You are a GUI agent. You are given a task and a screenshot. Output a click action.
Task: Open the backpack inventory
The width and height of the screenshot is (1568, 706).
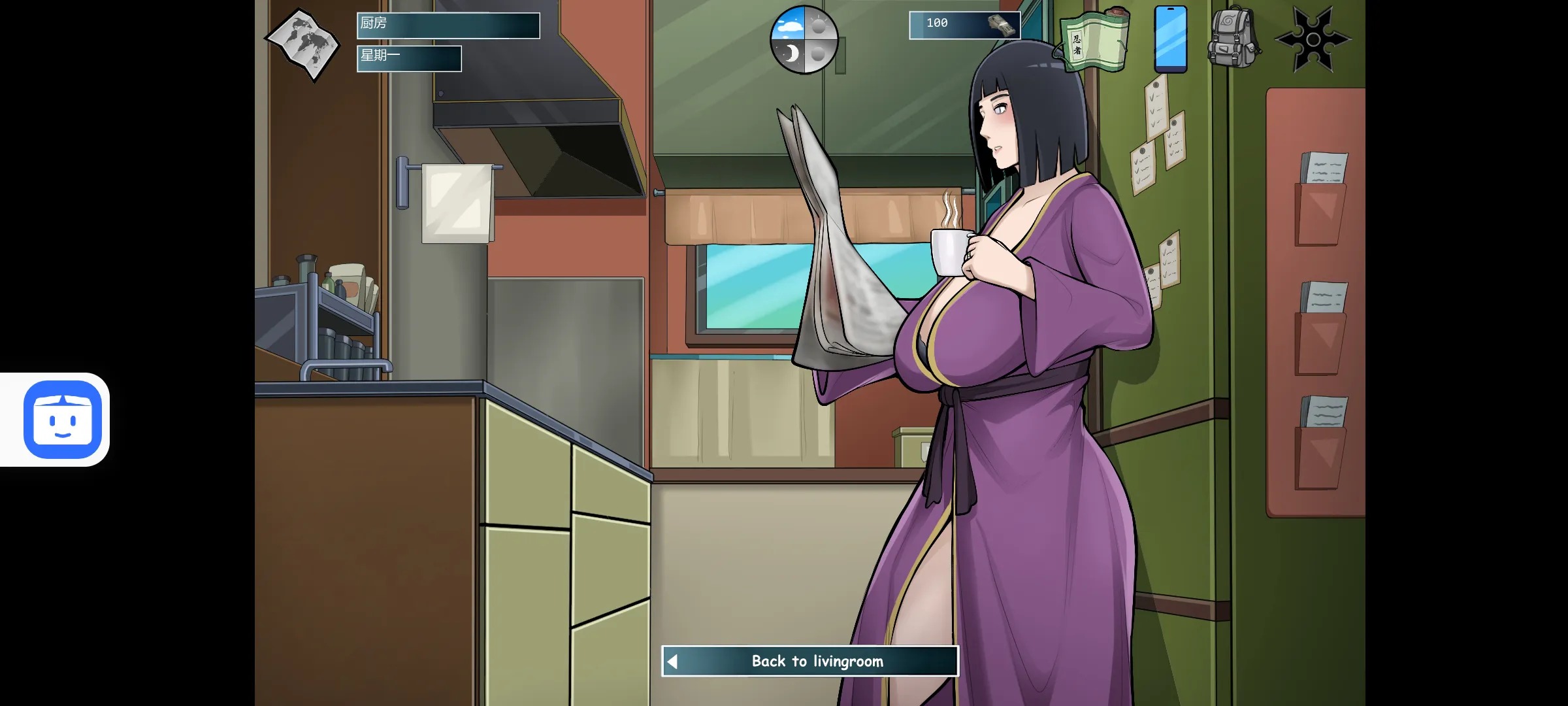pyautogui.click(x=1233, y=39)
